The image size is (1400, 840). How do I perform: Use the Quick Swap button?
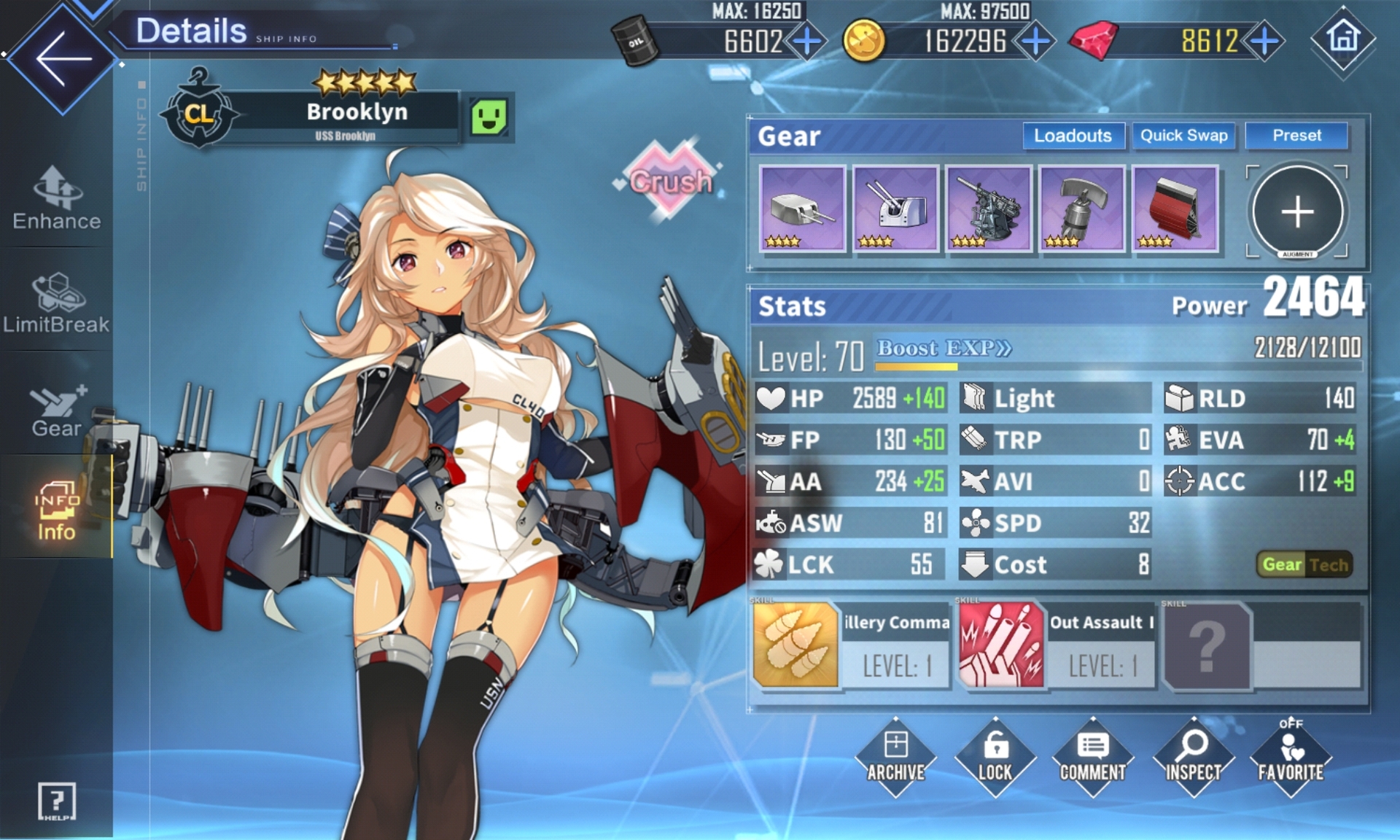click(x=1183, y=136)
